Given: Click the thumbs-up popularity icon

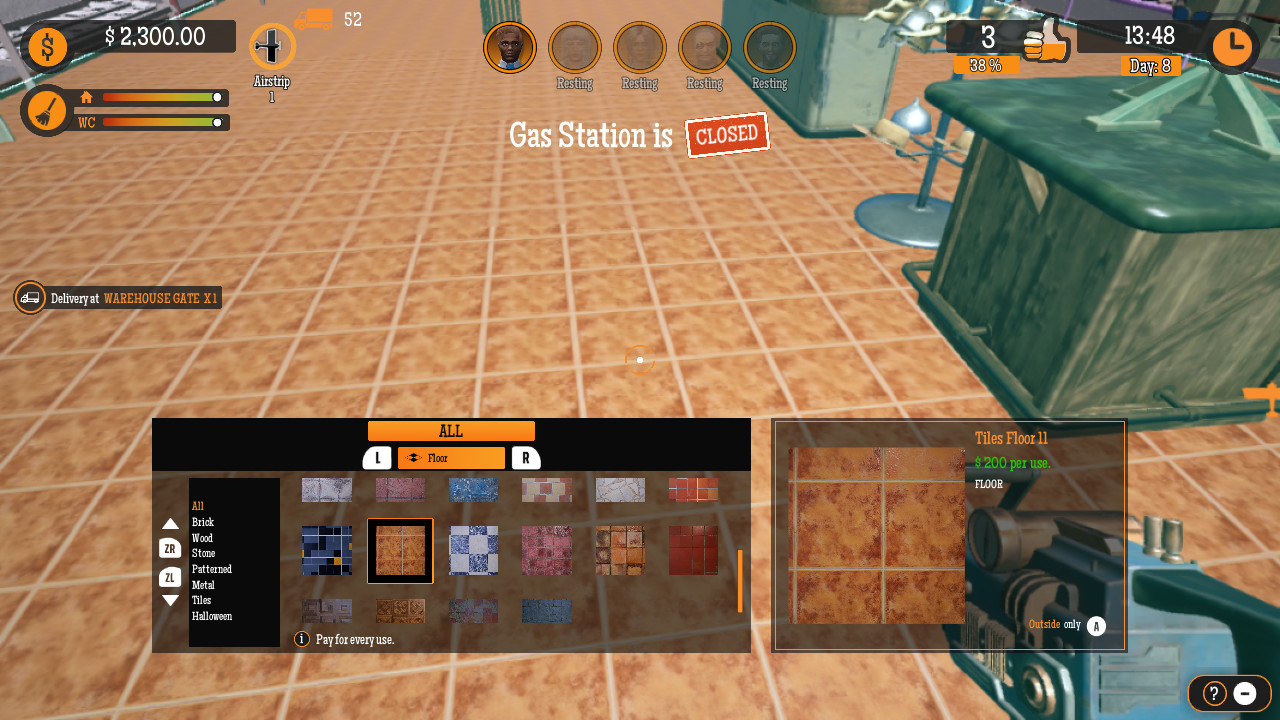Looking at the screenshot, I should pyautogui.click(x=1046, y=42).
